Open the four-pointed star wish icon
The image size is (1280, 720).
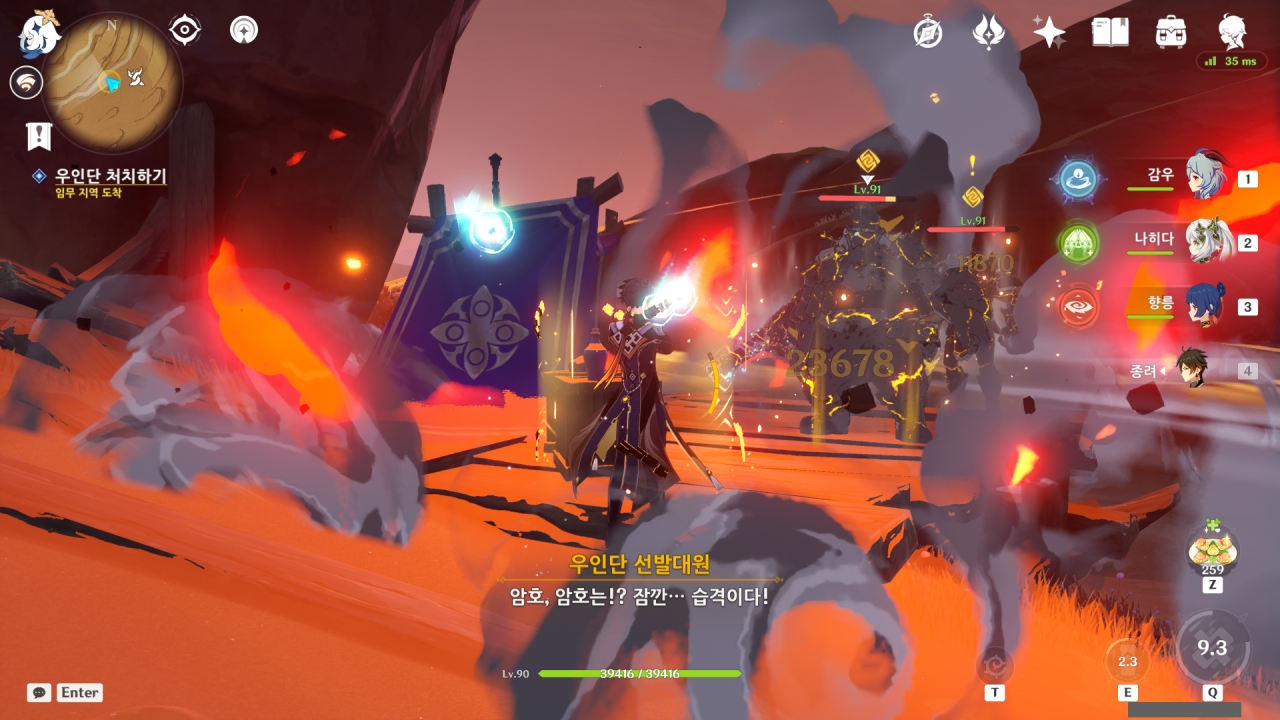(x=1049, y=32)
